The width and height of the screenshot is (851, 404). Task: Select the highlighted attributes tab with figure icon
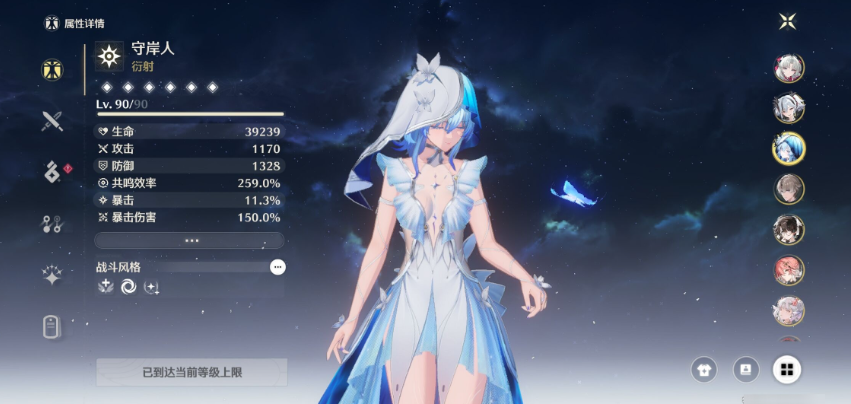53,69
